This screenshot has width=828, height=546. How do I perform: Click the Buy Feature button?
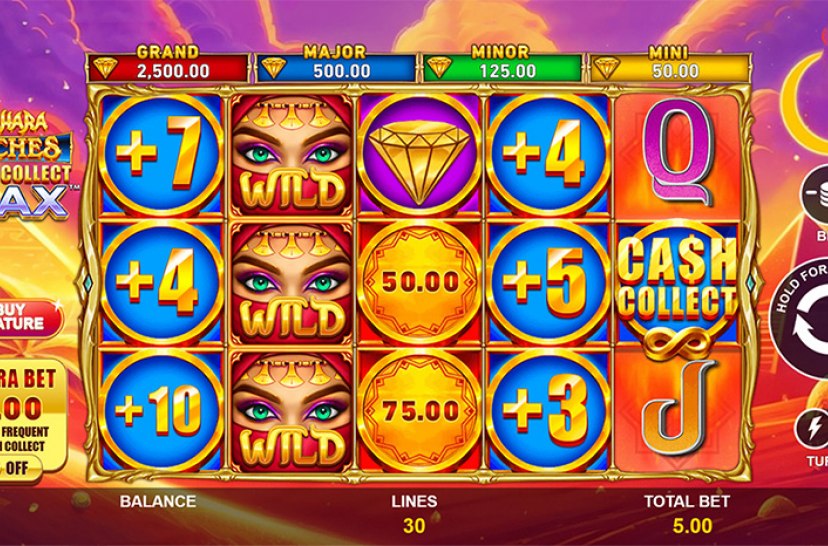click(24, 316)
